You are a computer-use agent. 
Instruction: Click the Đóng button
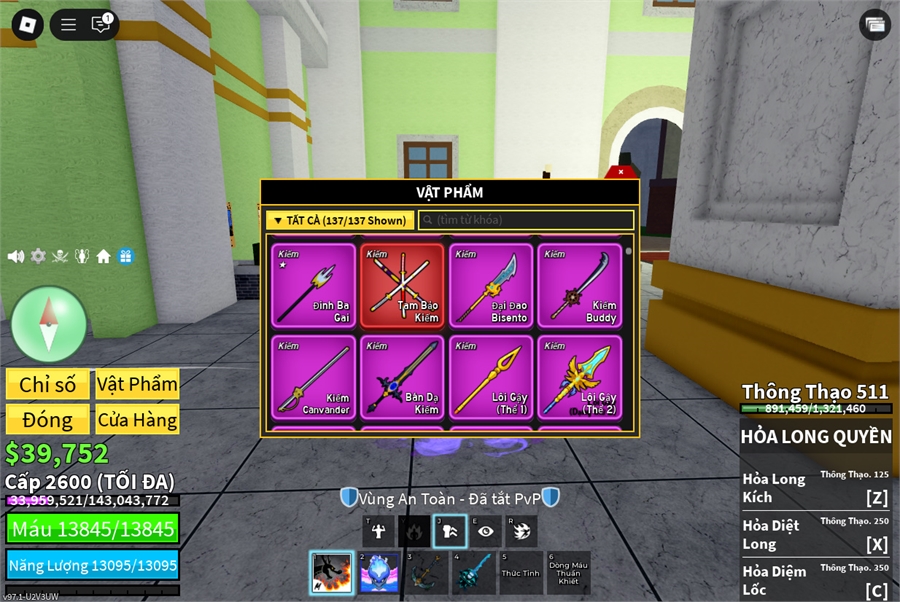tap(47, 419)
